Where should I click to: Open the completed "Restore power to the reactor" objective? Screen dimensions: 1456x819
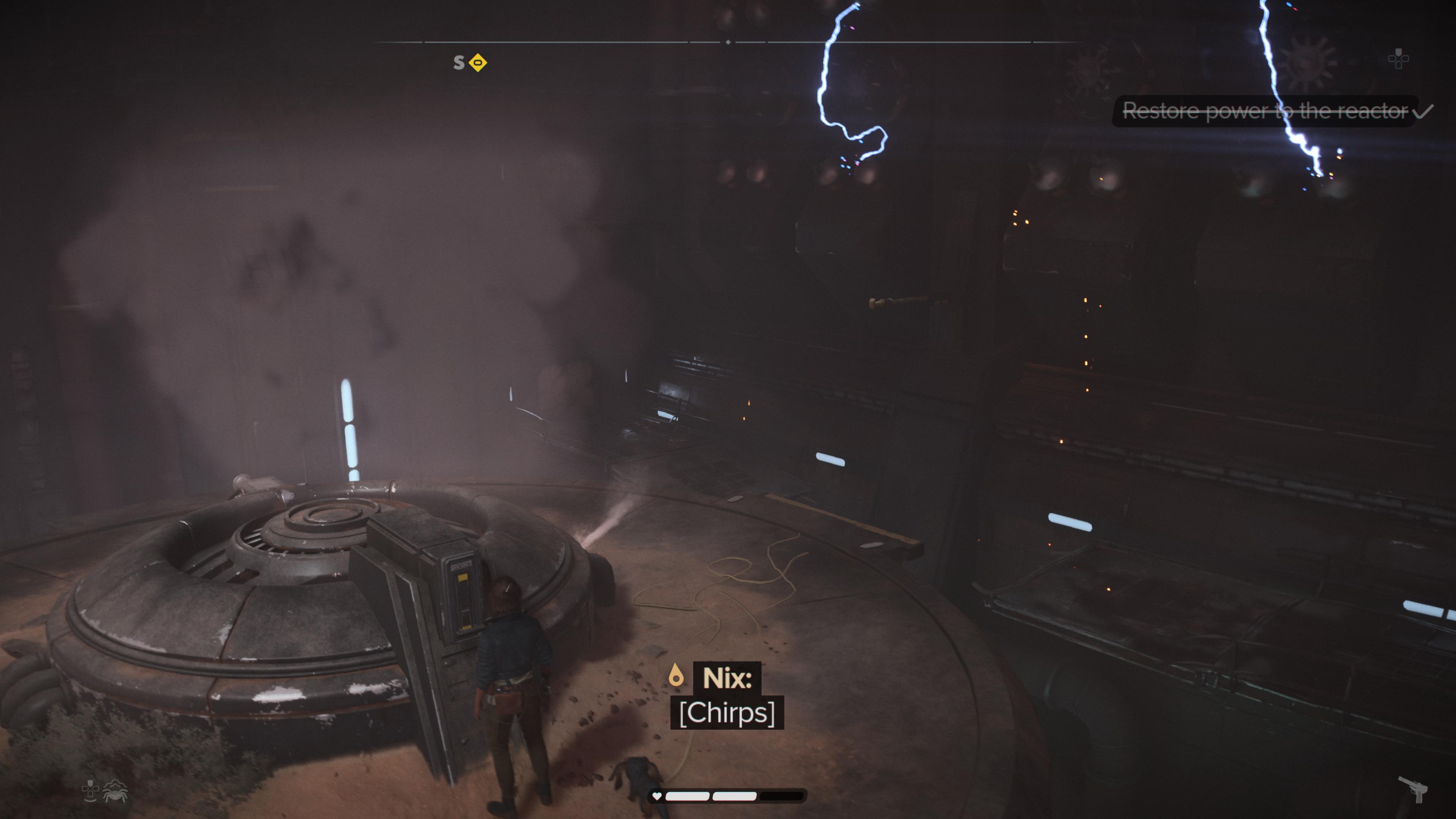tap(1265, 111)
